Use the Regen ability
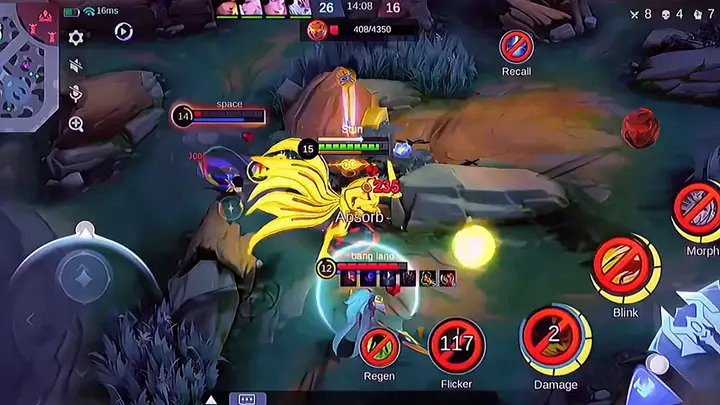720x405 pixels. 379,347
